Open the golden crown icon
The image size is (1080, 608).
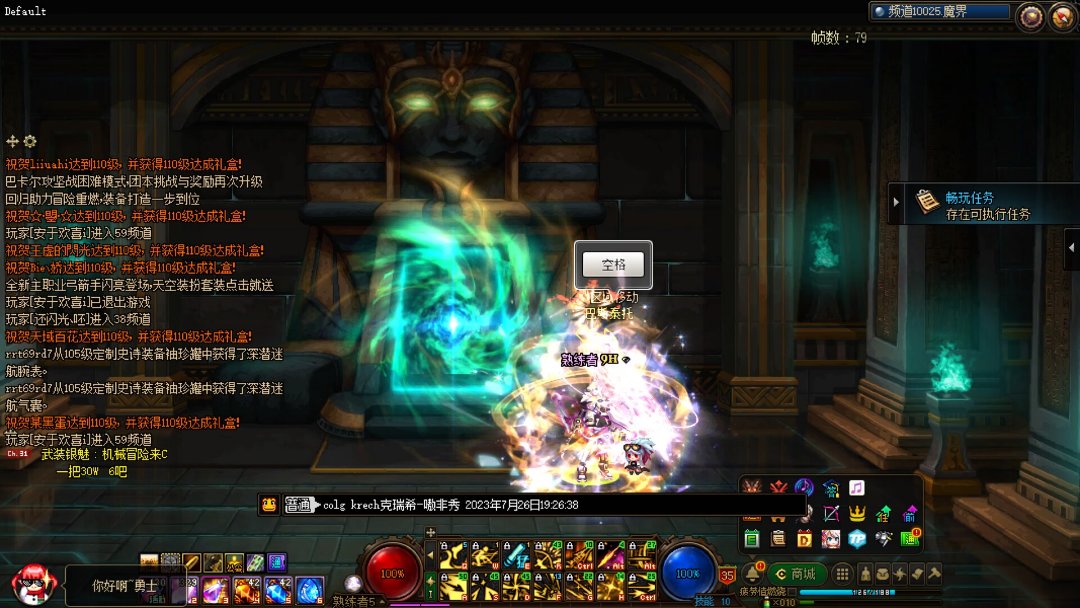pos(857,513)
